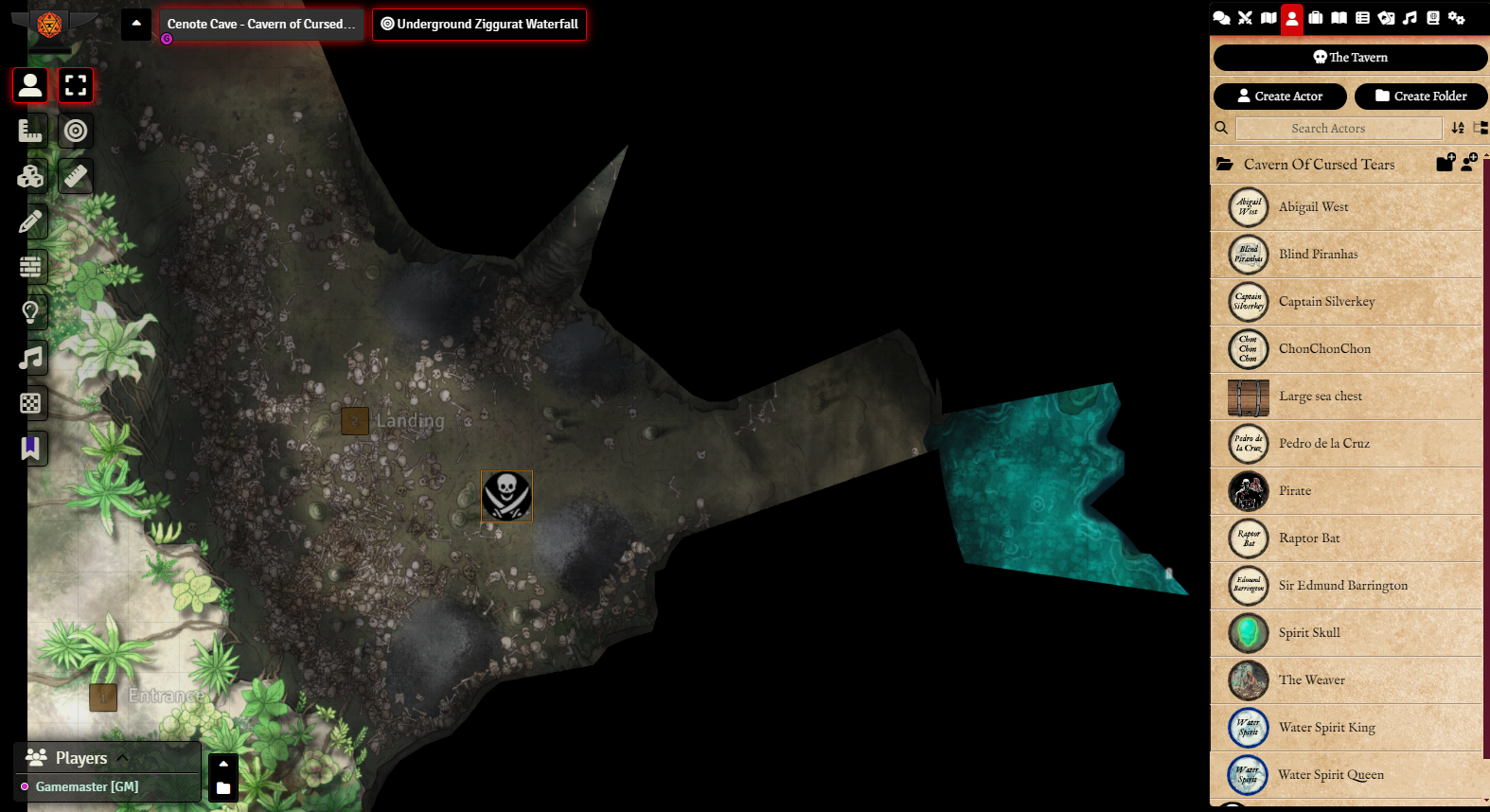Collapse the Cavern Of Cursed Tears folder
The width and height of the screenshot is (1490, 812).
point(1319,165)
